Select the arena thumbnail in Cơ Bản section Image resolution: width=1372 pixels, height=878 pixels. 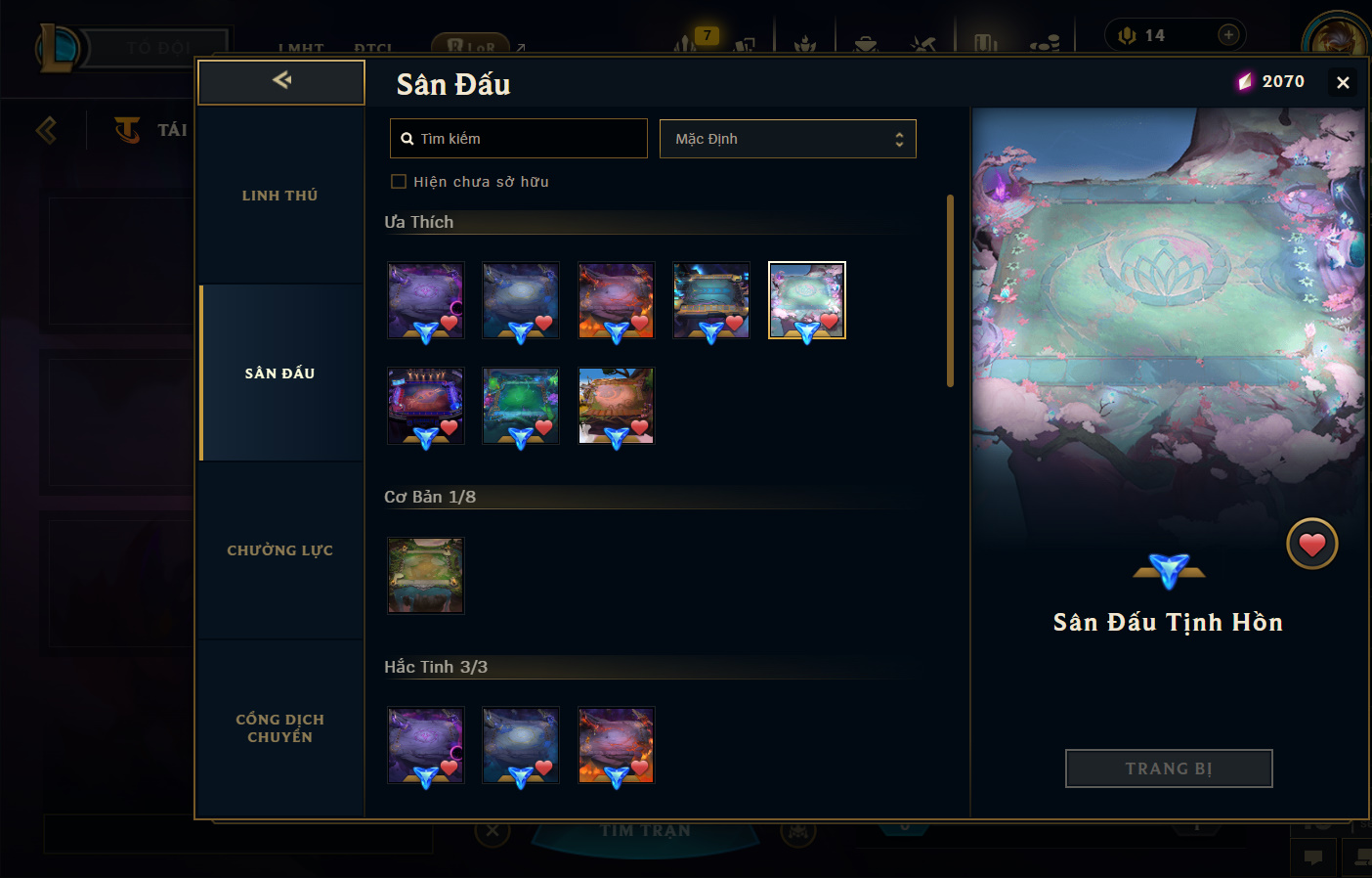(x=425, y=576)
